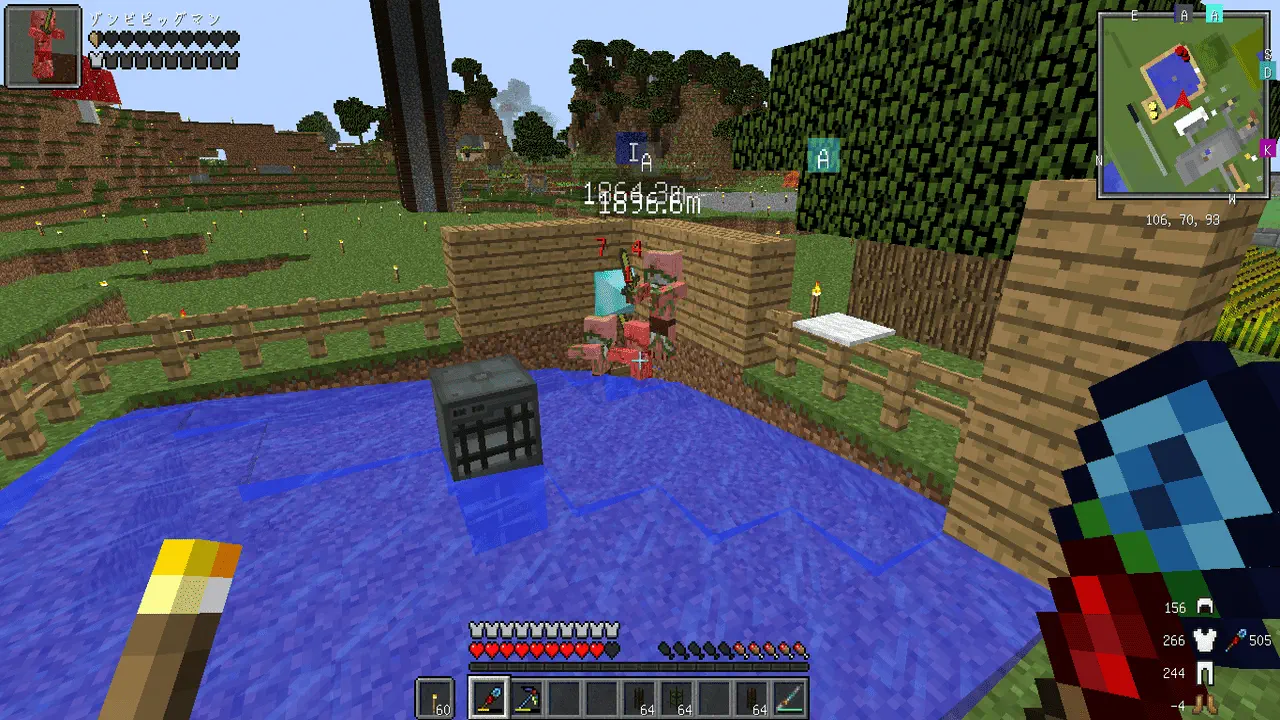Viewport: 1280px width, 720px height.
Task: Click the cyan A waypoint on the minimap border
Action: pos(1214,14)
